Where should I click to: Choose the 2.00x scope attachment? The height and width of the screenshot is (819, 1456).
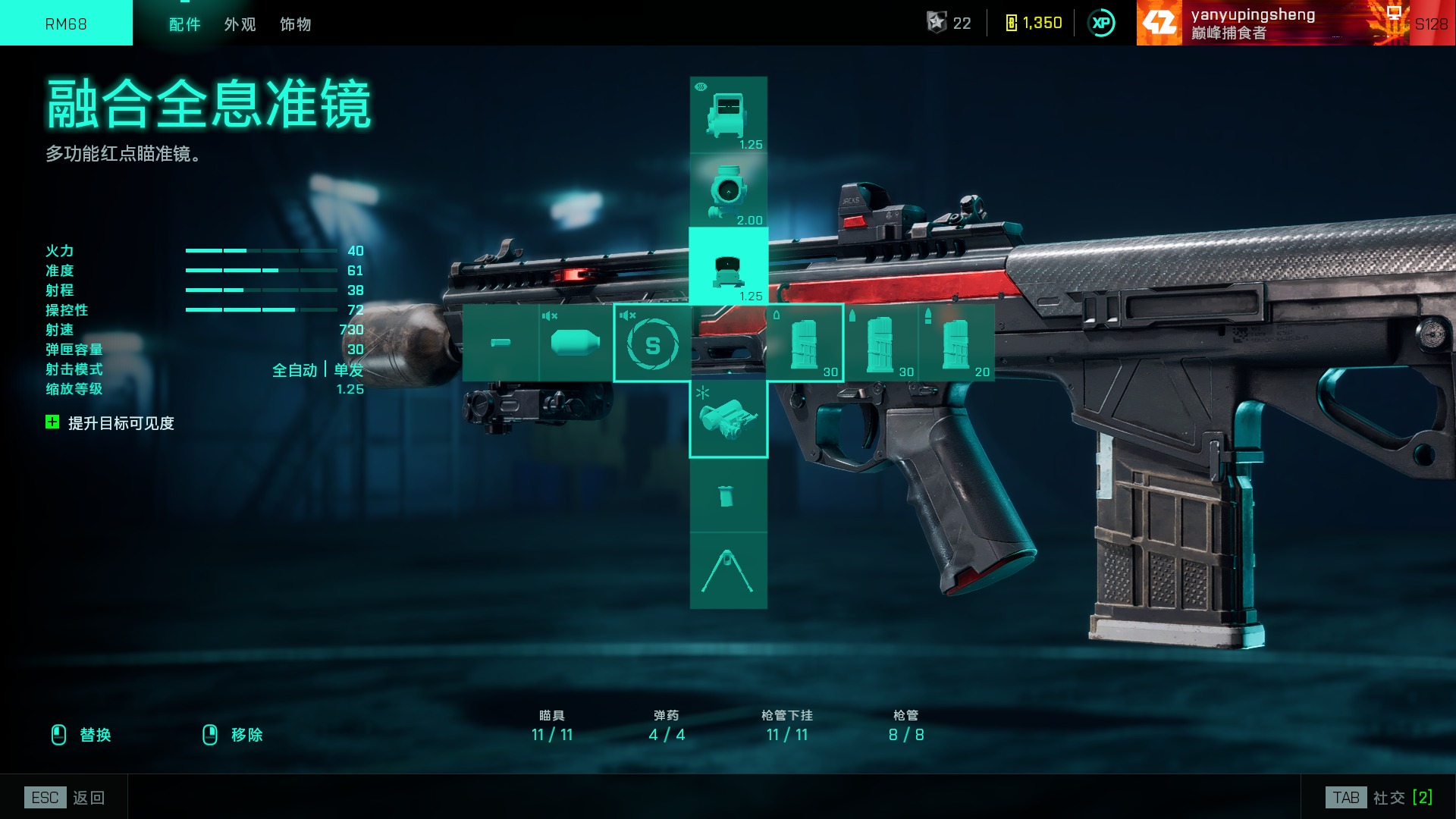coord(728,190)
